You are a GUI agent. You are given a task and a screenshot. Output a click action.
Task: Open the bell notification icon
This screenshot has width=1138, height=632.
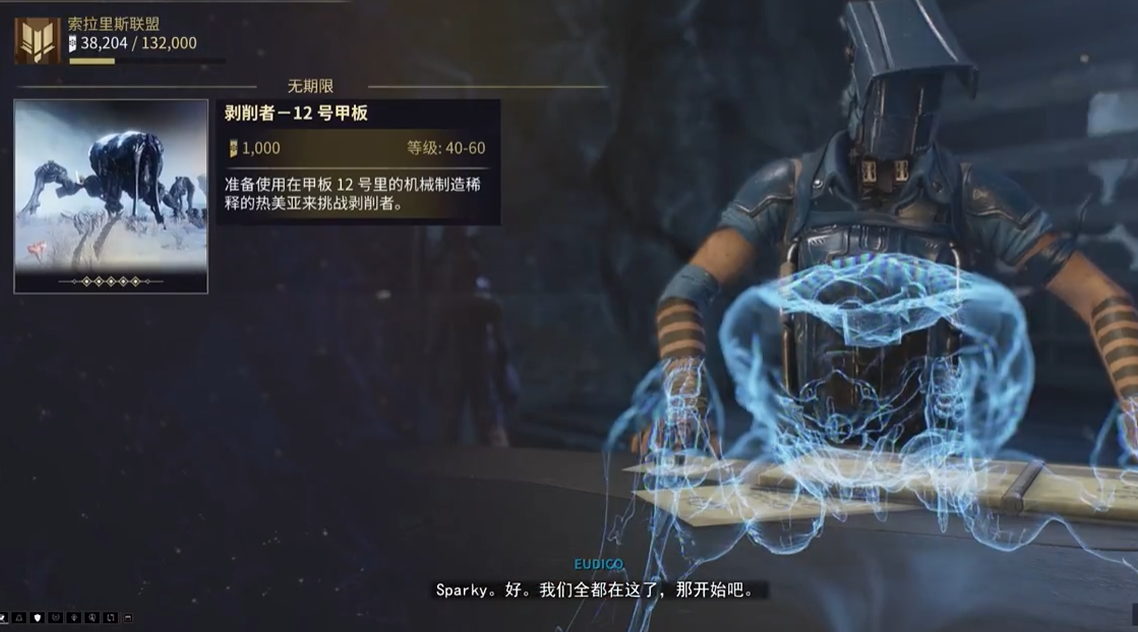(x=19, y=618)
